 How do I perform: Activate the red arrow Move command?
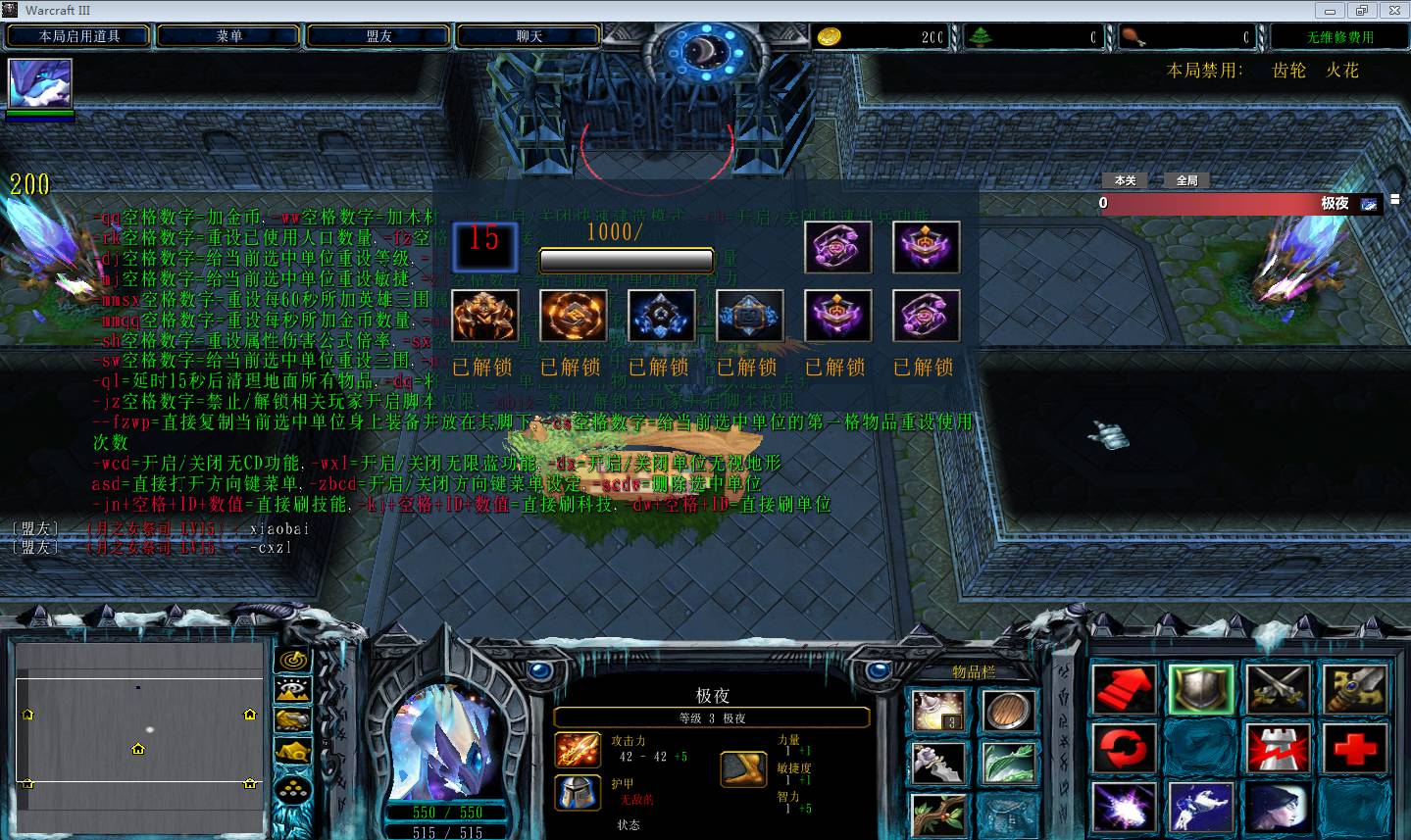pos(1125,690)
